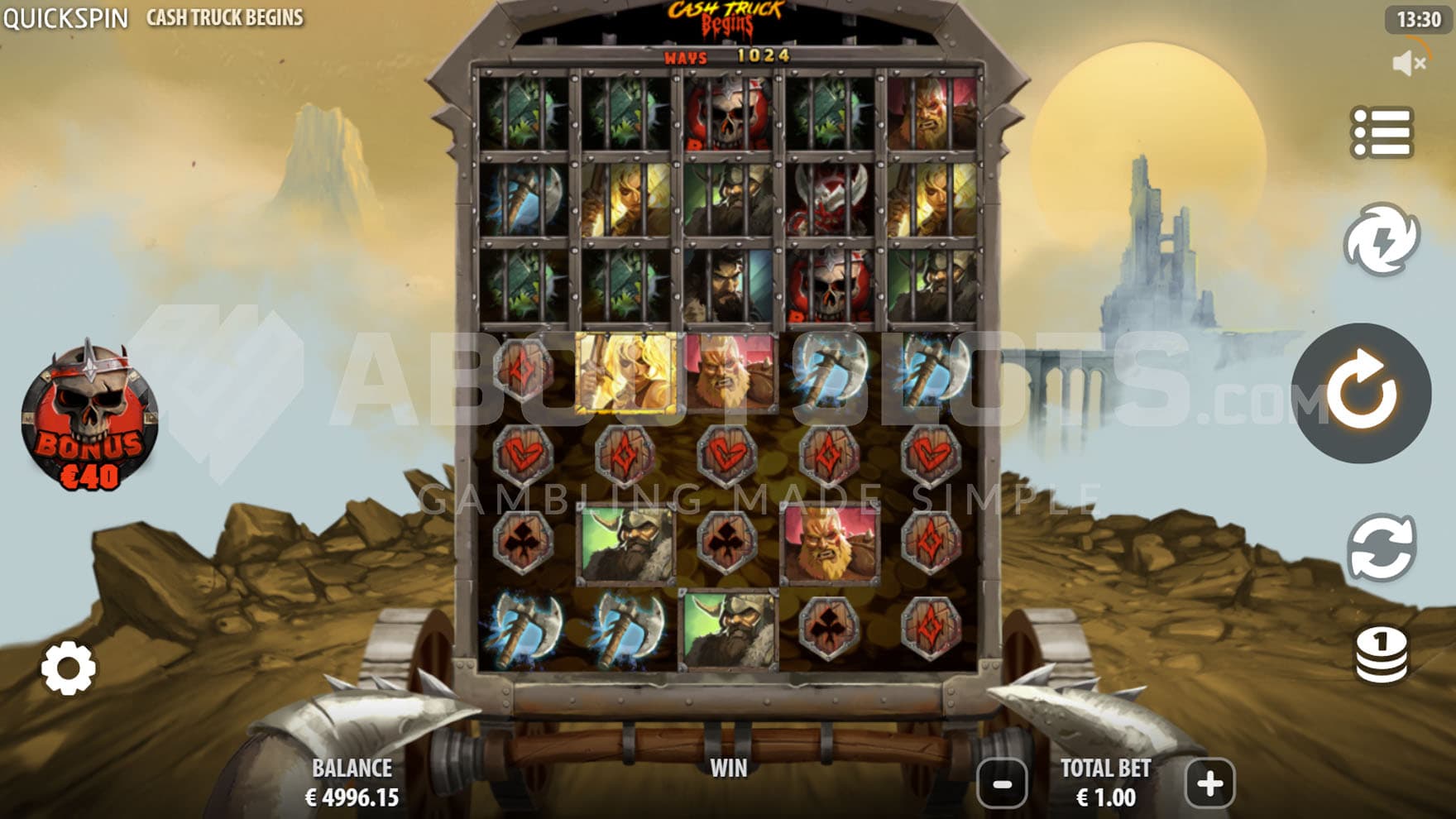Open the paytable menu list icon
Viewport: 1456px width, 819px height.
pos(1381,132)
